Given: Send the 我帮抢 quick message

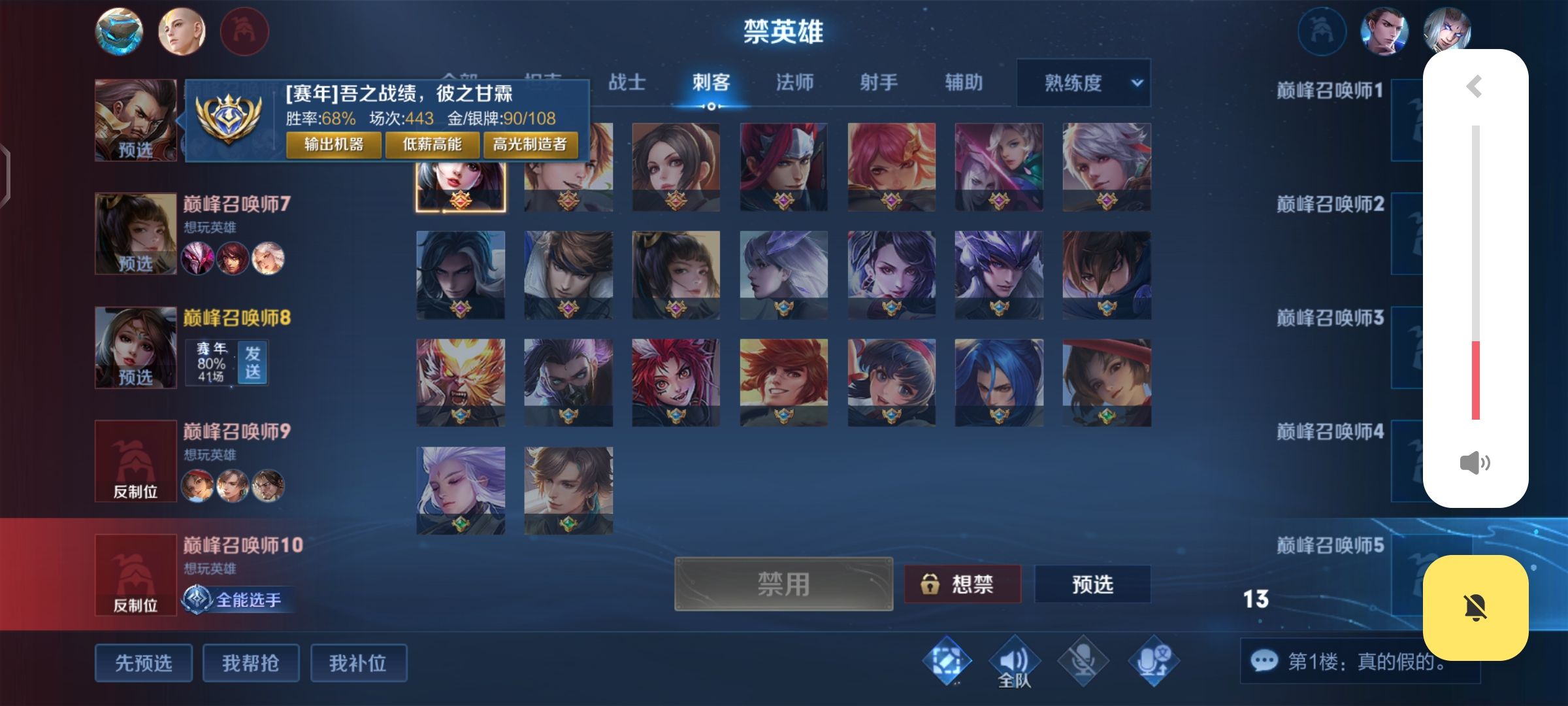Looking at the screenshot, I should pyautogui.click(x=251, y=663).
